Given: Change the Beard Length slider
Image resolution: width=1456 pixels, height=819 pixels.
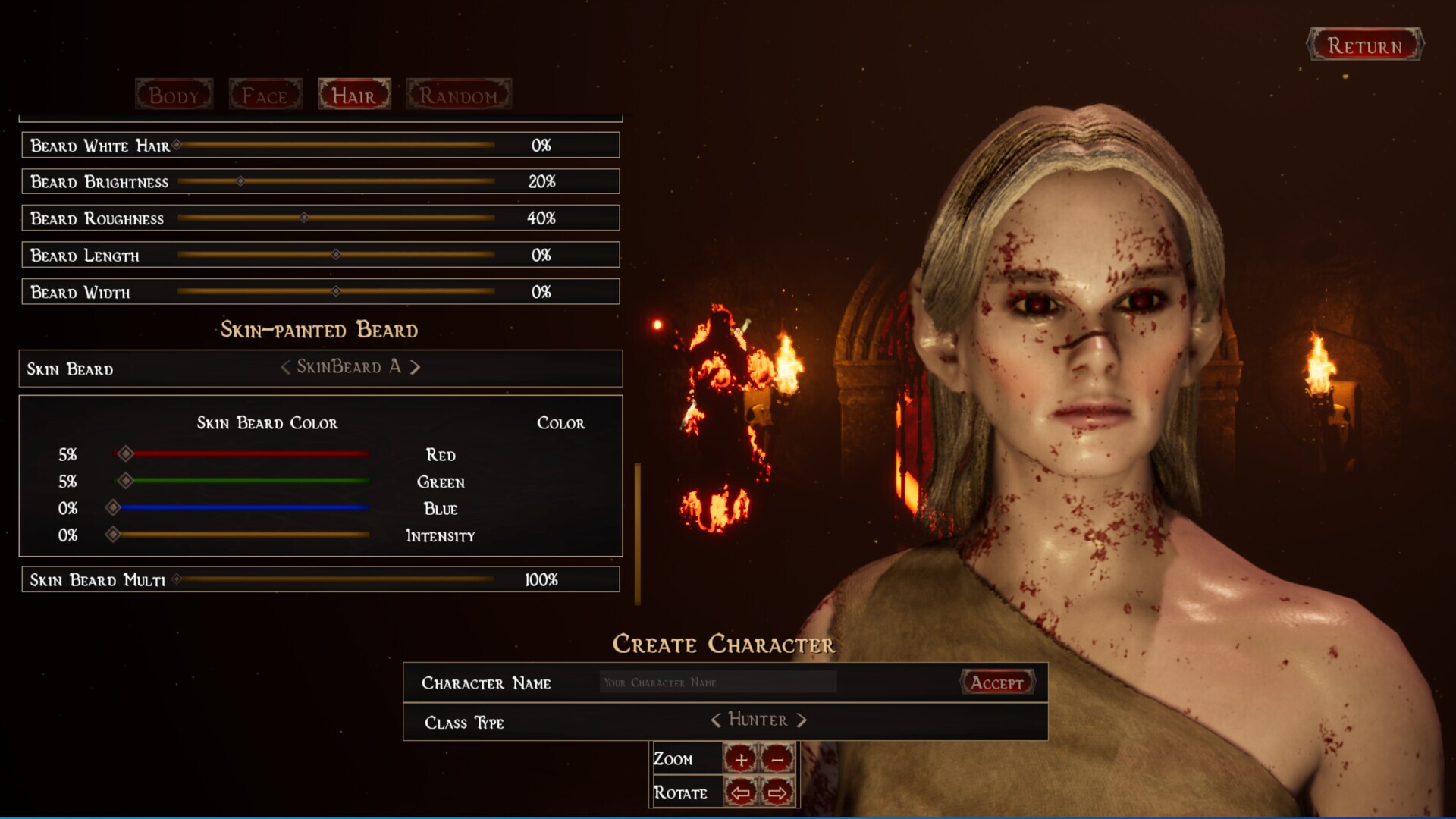Looking at the screenshot, I should [336, 255].
